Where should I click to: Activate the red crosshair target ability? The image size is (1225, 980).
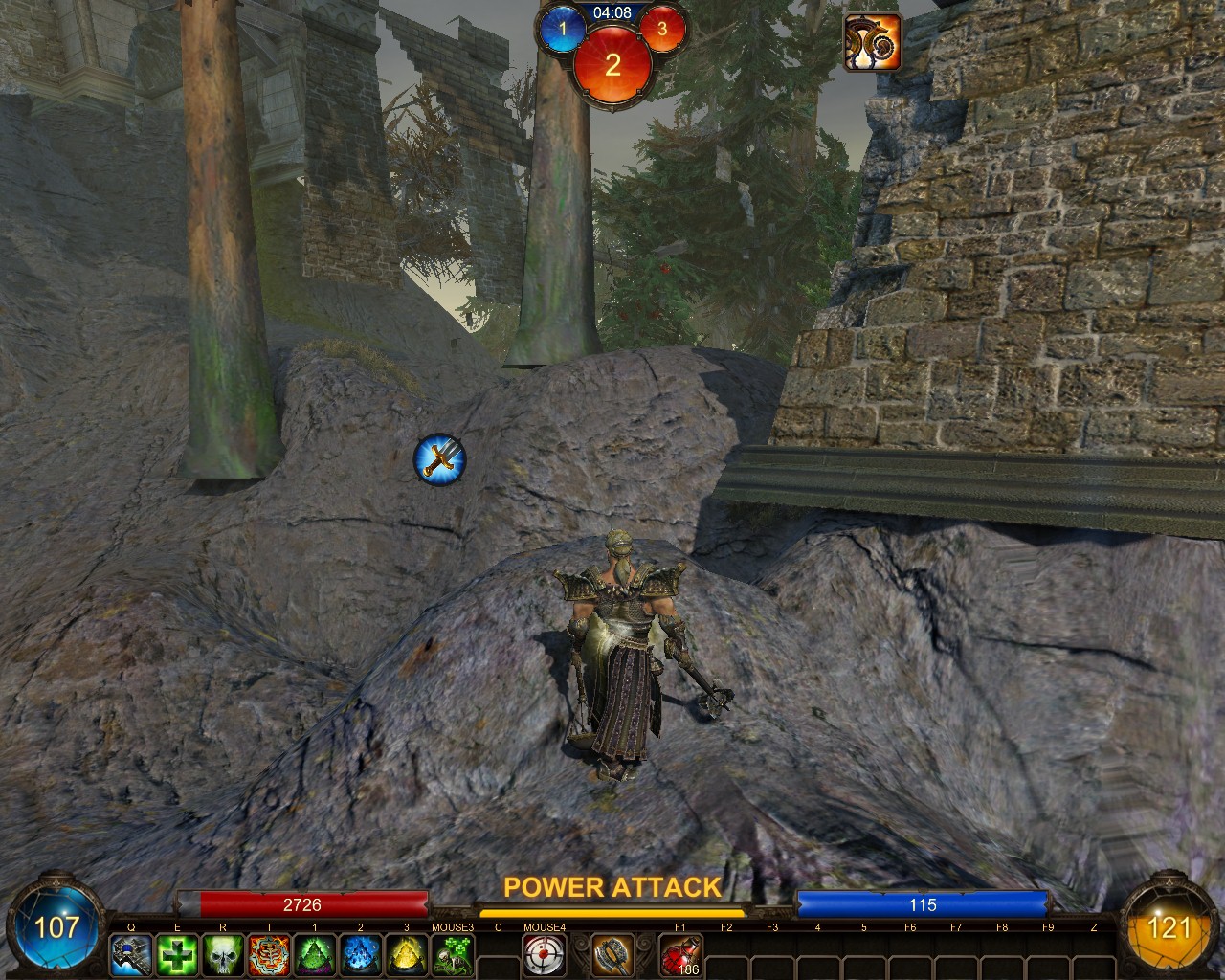click(545, 954)
